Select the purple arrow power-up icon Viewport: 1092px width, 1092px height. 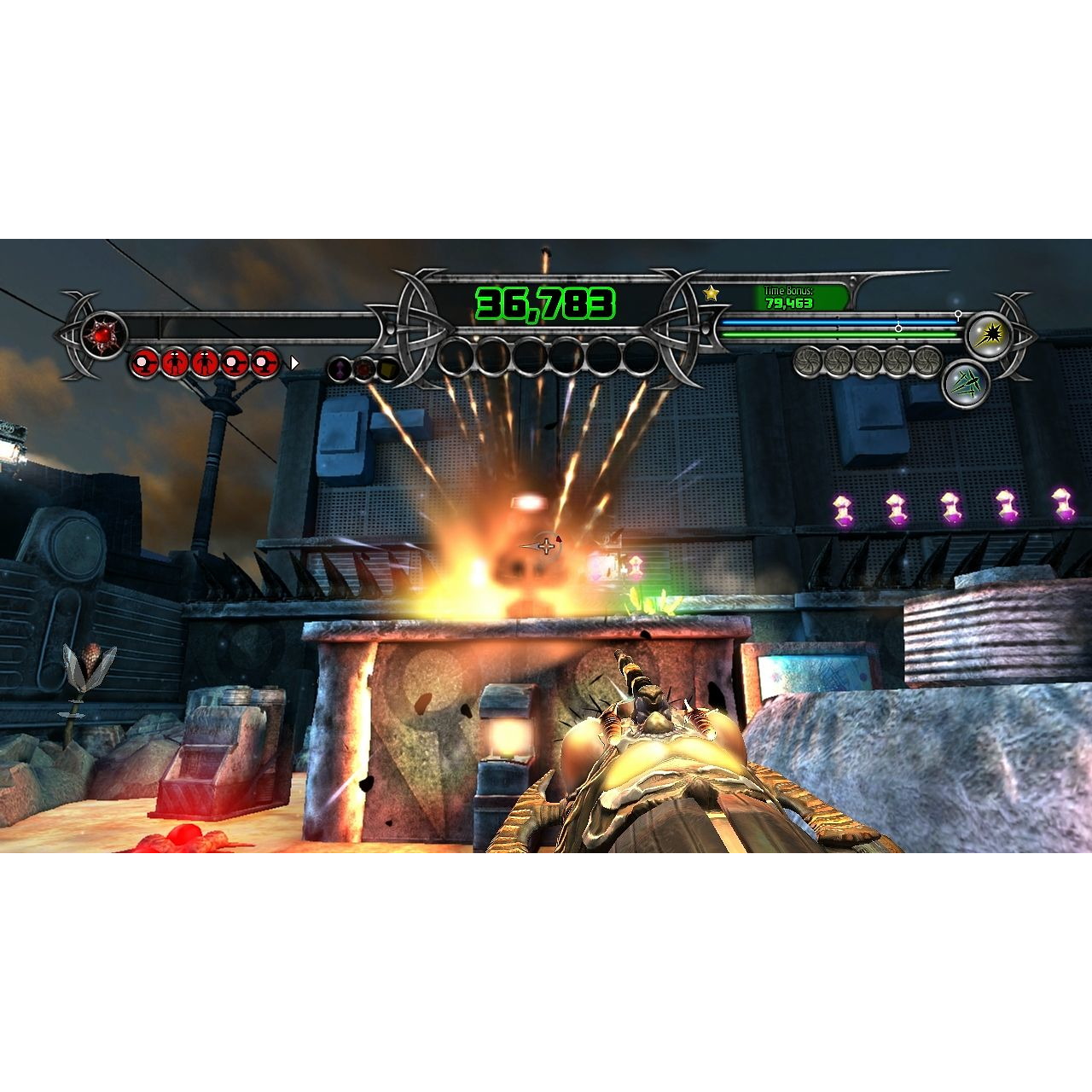coord(339,369)
